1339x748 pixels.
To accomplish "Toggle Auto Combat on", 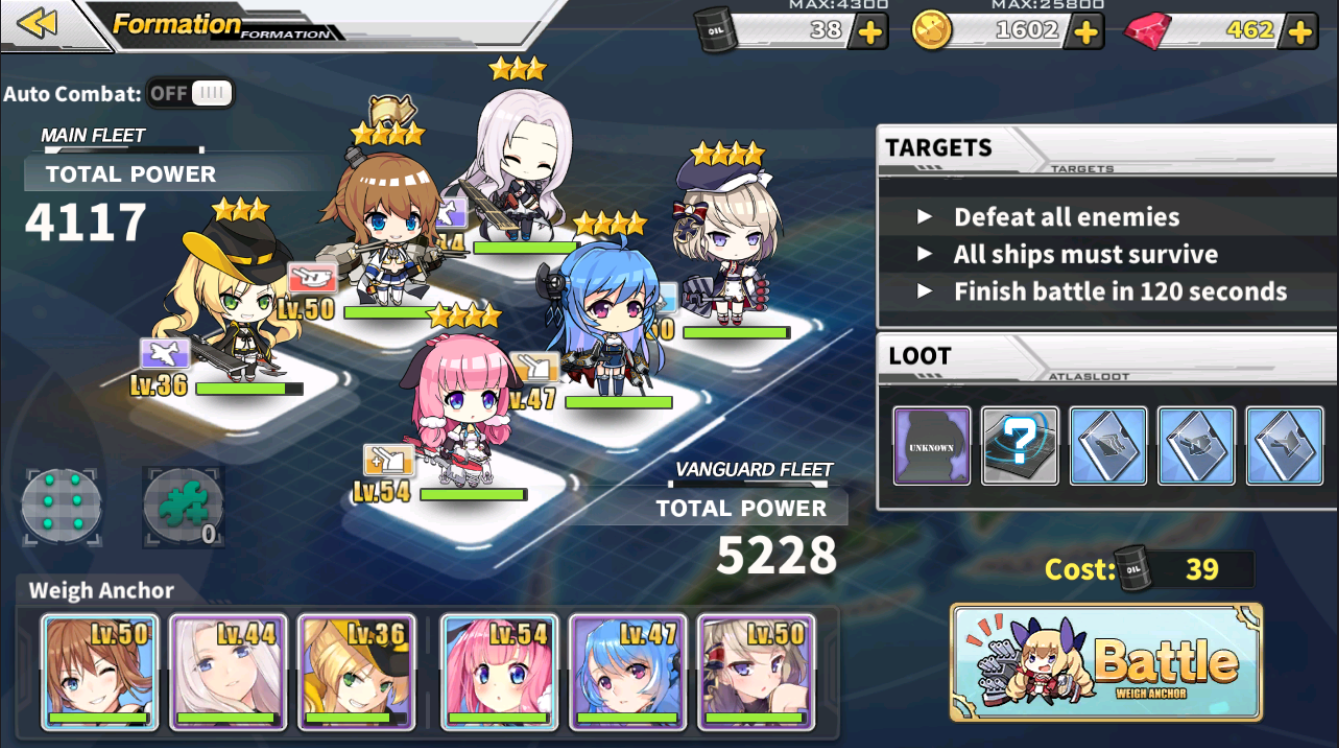I will coord(189,91).
